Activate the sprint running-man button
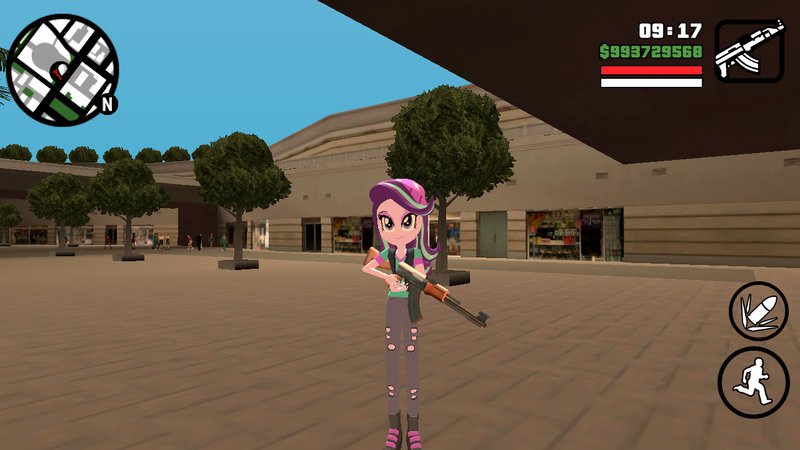The width and height of the screenshot is (800, 450). 753,381
